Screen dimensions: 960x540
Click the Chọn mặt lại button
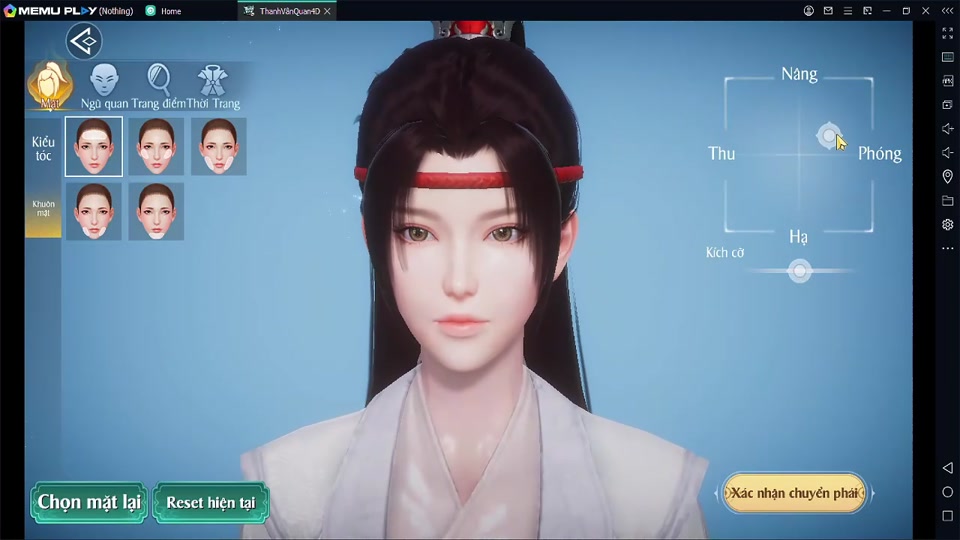(89, 502)
